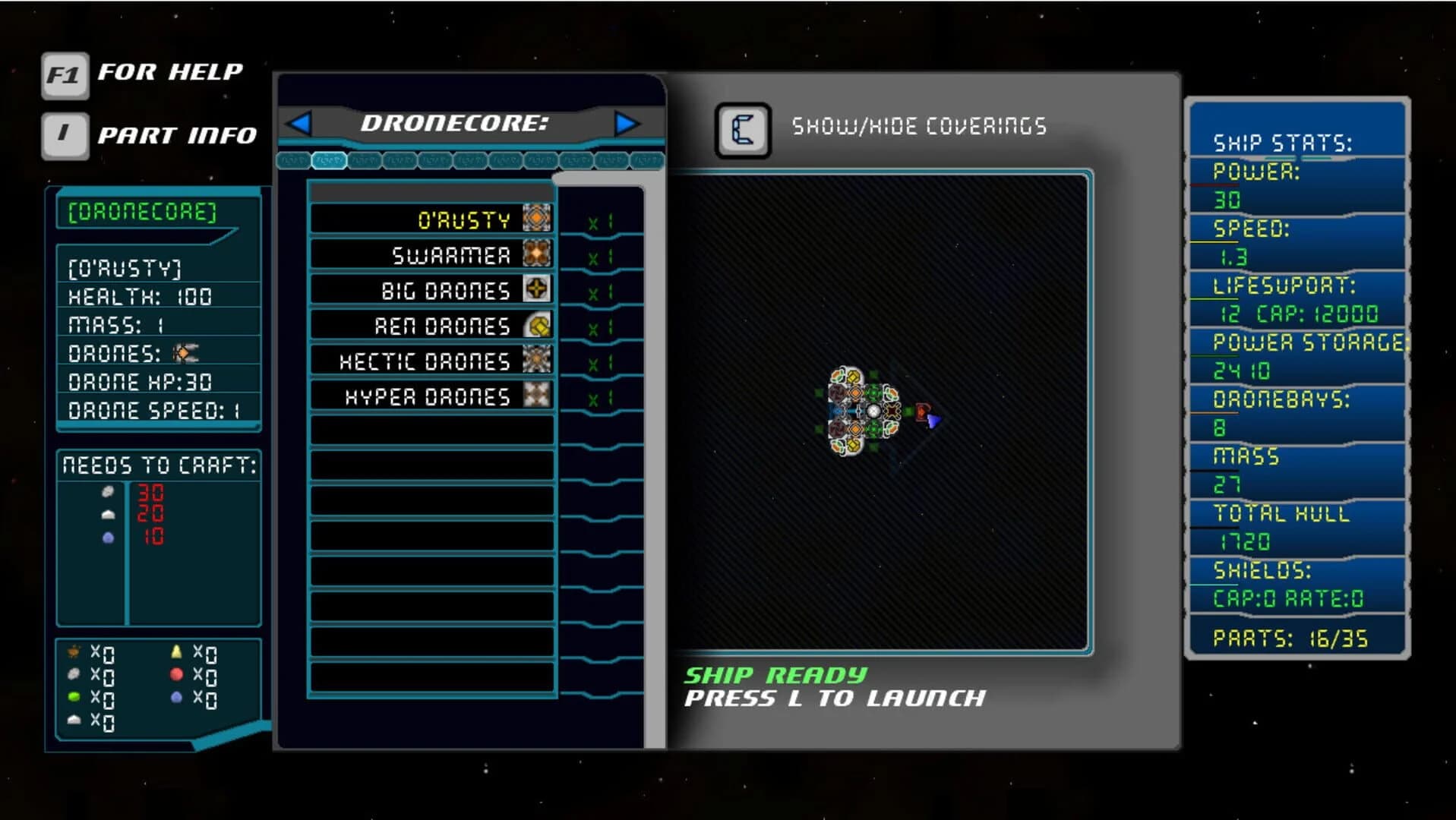
Task: Click the Hyper Drones icon
Action: (537, 395)
